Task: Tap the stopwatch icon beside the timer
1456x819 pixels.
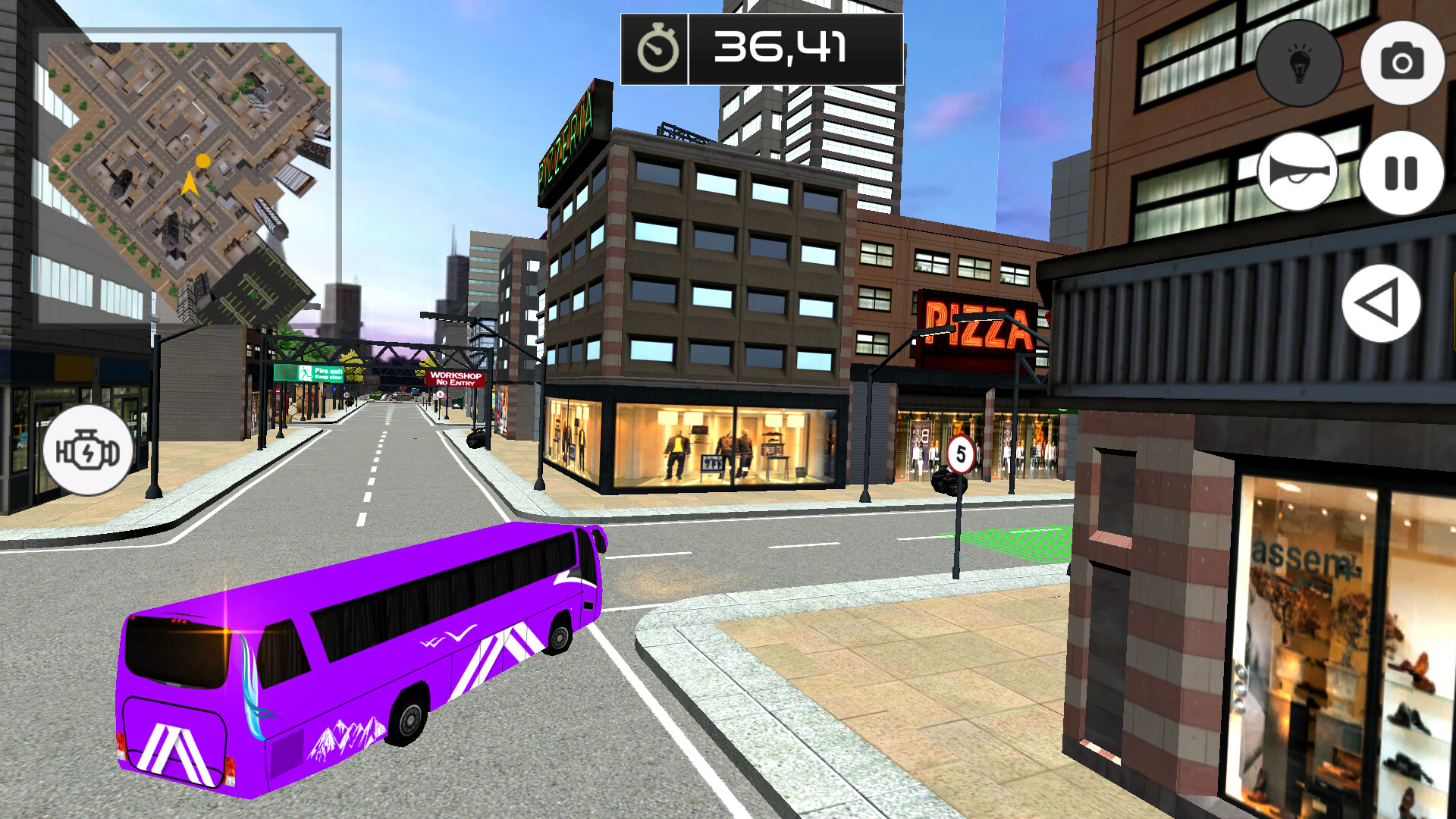Action: pos(659,49)
